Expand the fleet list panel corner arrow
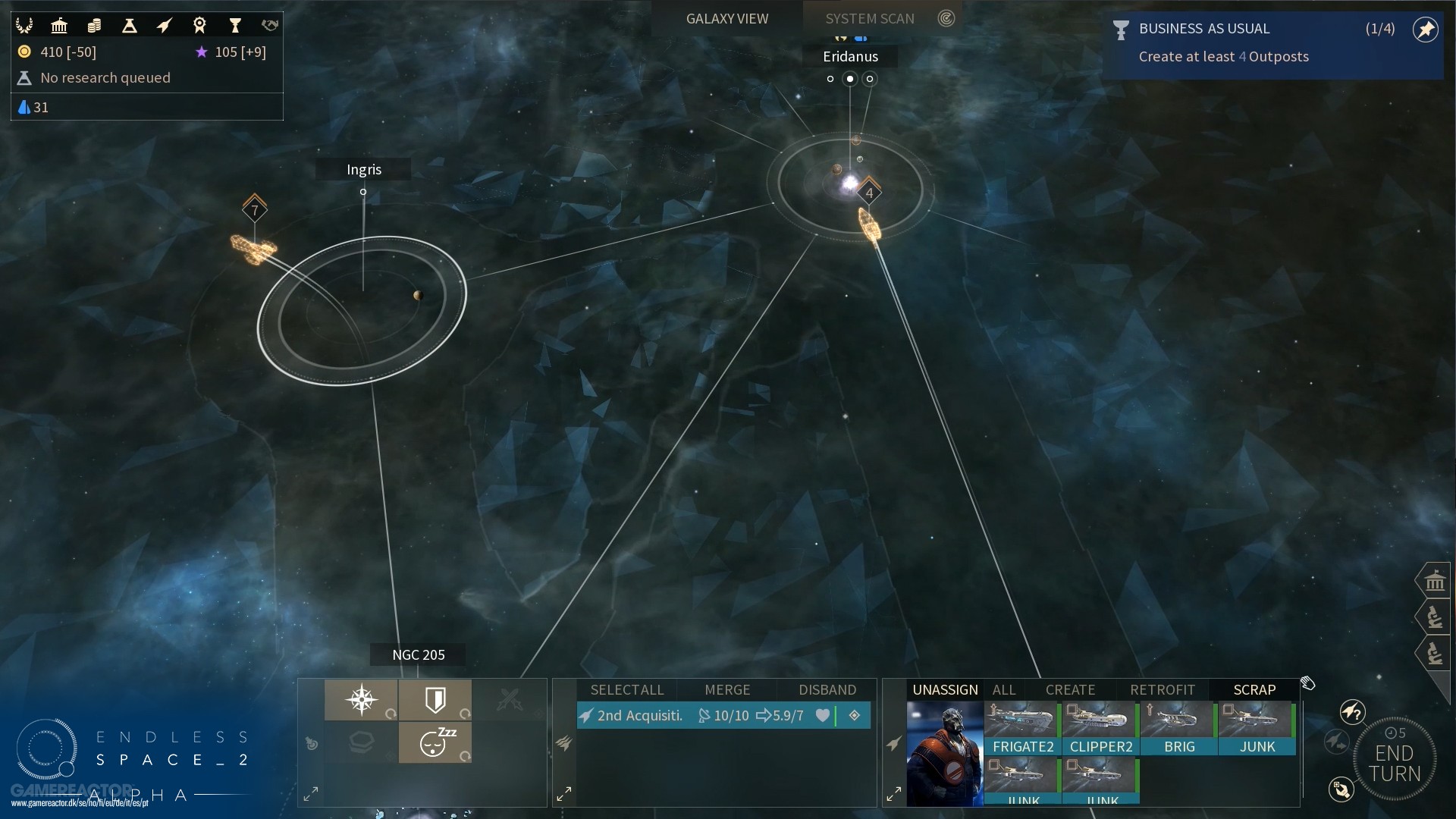 (564, 793)
